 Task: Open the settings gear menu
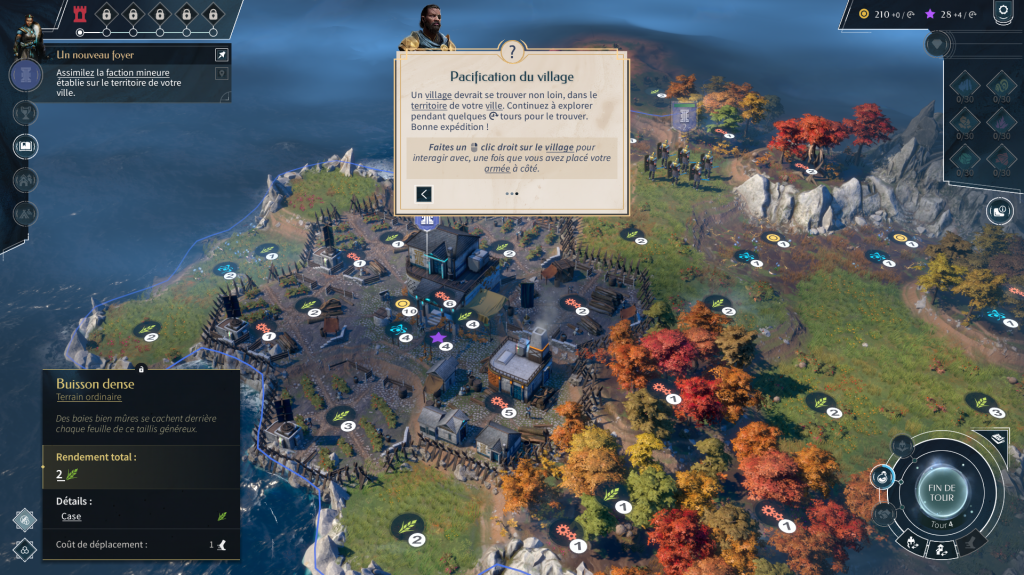coord(1003,12)
